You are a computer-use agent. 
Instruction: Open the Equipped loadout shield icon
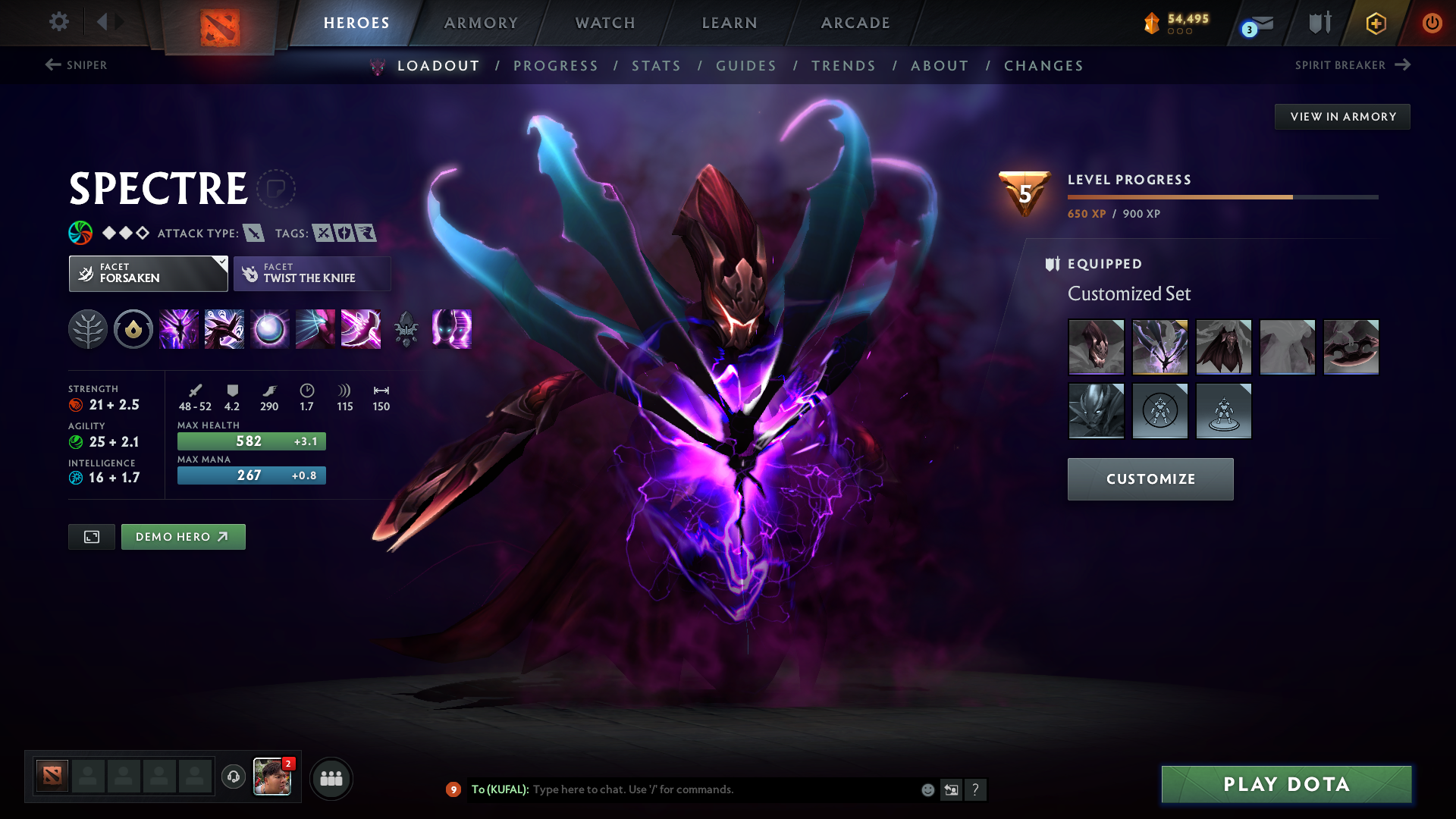coord(1050,264)
